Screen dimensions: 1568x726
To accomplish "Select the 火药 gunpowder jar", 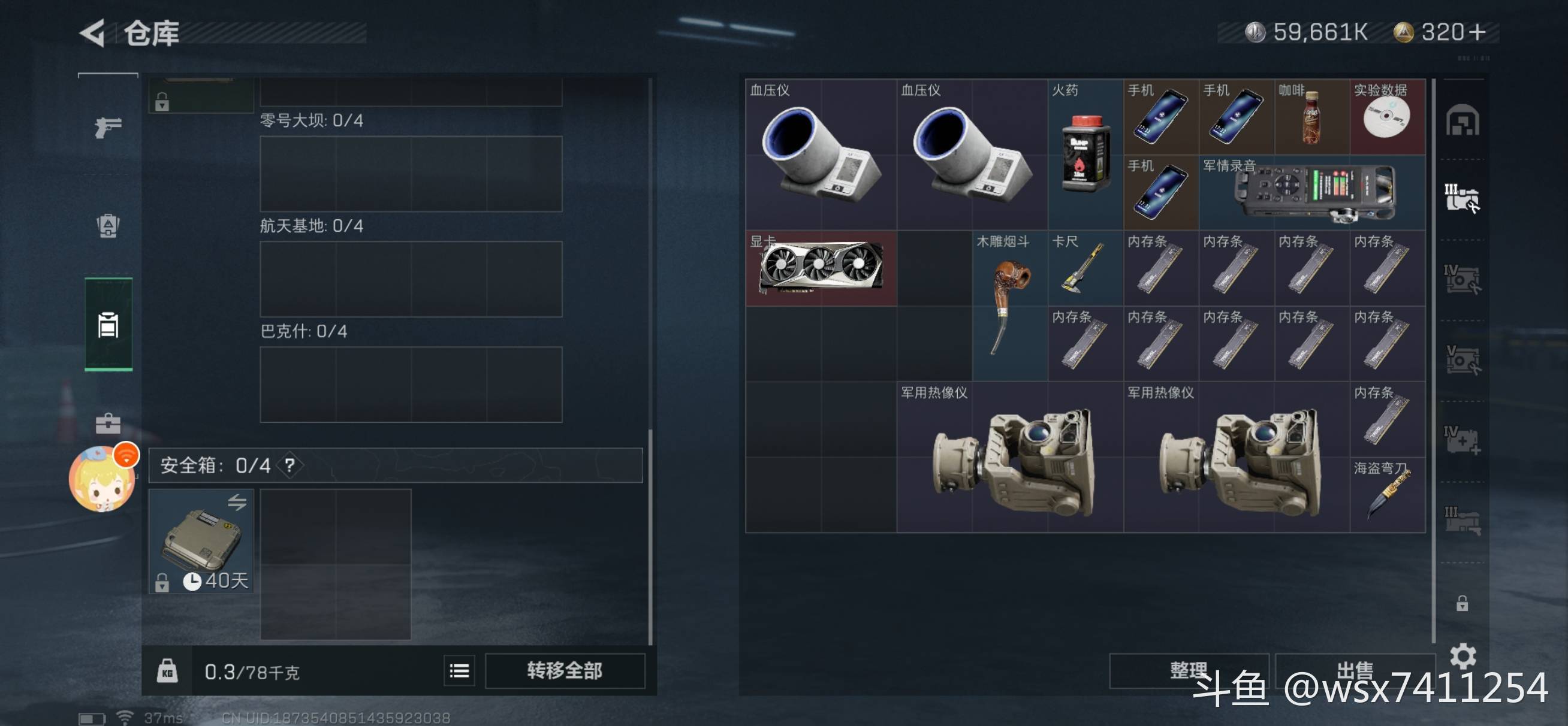I will [1085, 154].
